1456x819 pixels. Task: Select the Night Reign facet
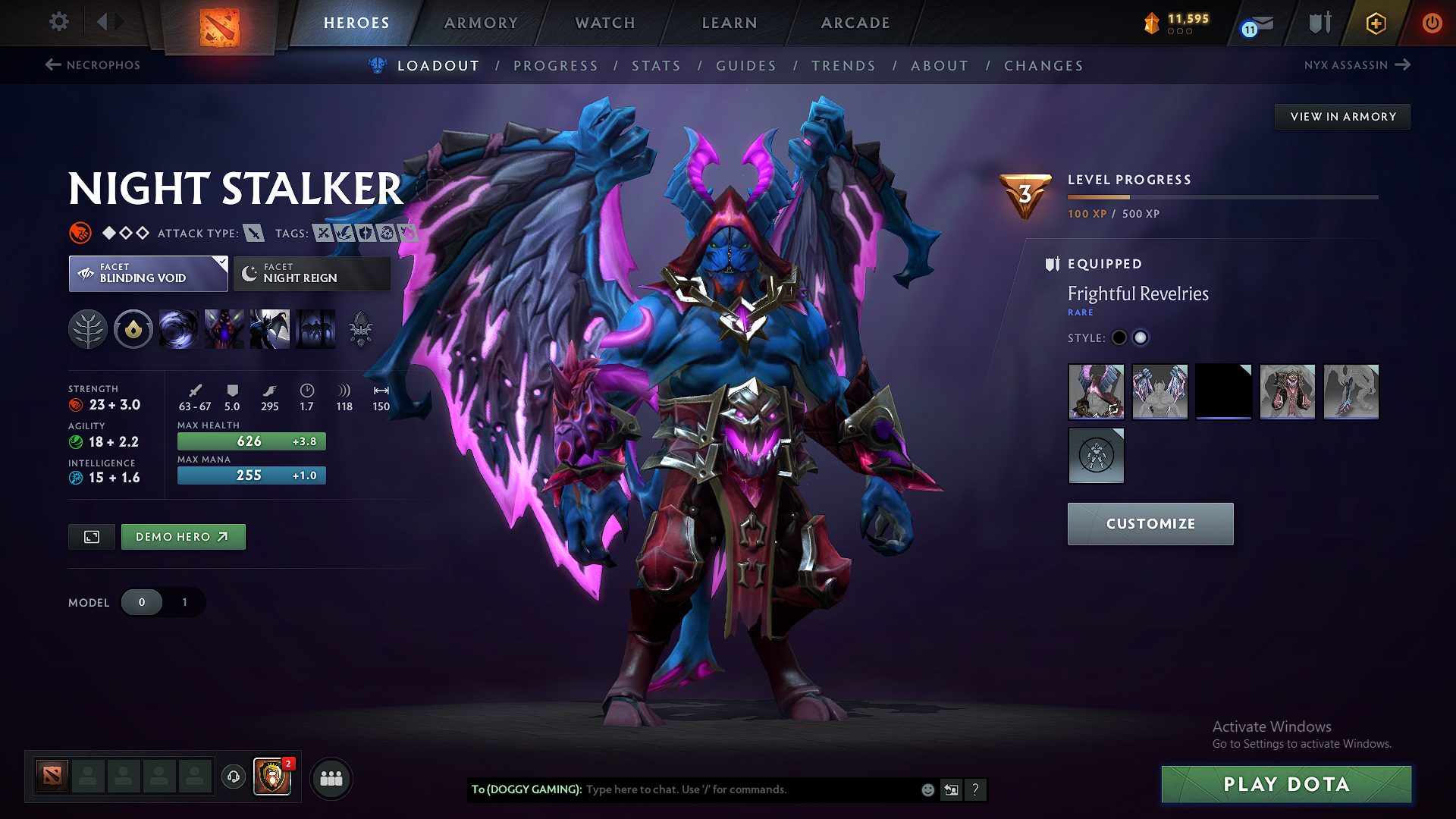tap(311, 273)
